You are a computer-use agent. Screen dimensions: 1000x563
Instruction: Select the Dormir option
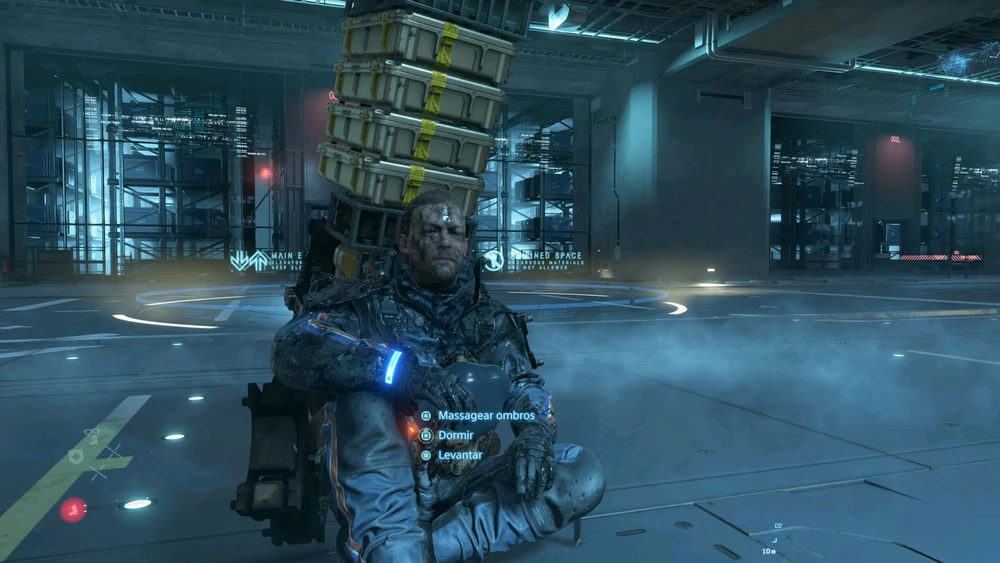[455, 435]
